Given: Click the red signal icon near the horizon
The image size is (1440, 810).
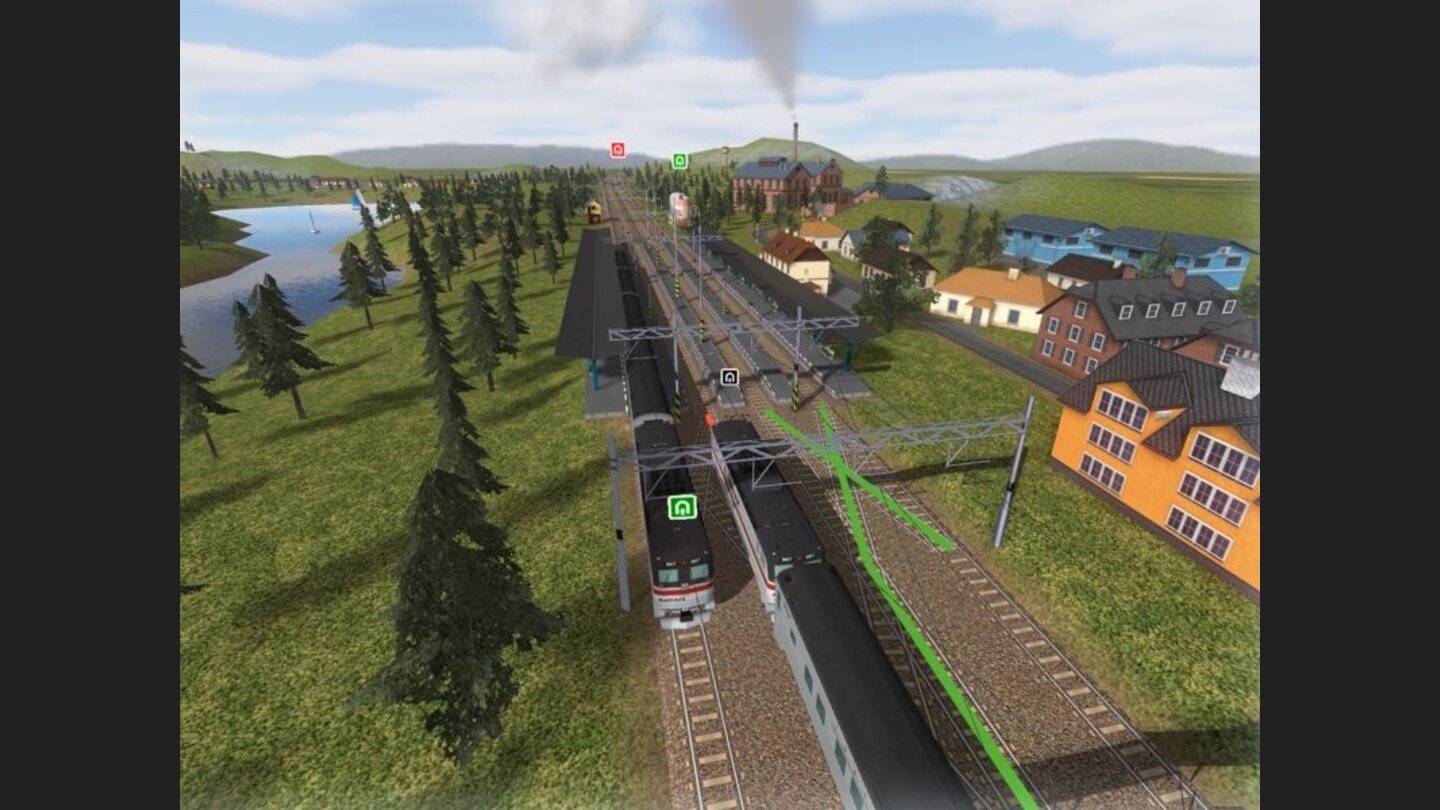Looking at the screenshot, I should click(619, 150).
